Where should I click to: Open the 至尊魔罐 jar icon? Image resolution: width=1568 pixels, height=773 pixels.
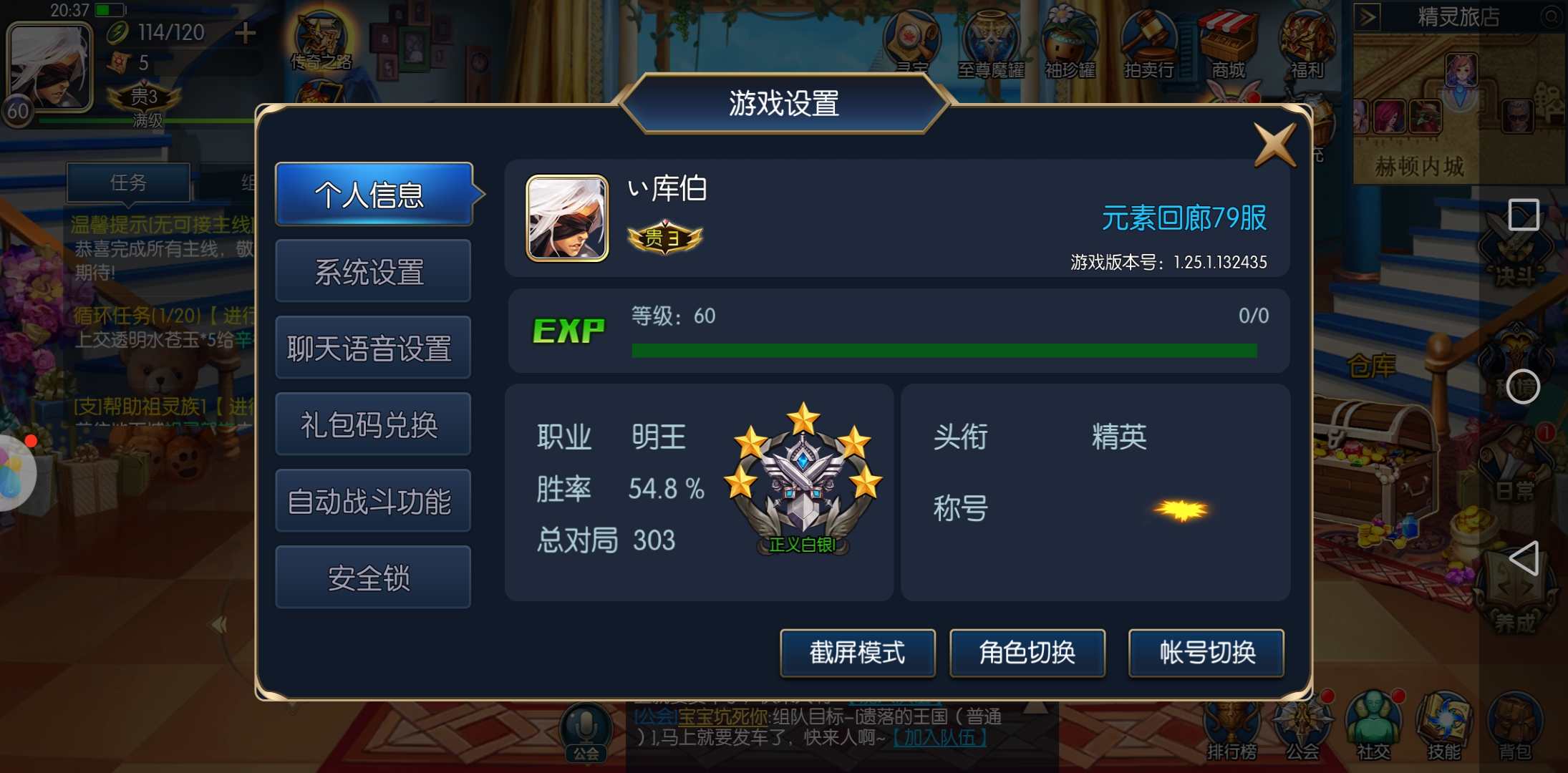992,39
